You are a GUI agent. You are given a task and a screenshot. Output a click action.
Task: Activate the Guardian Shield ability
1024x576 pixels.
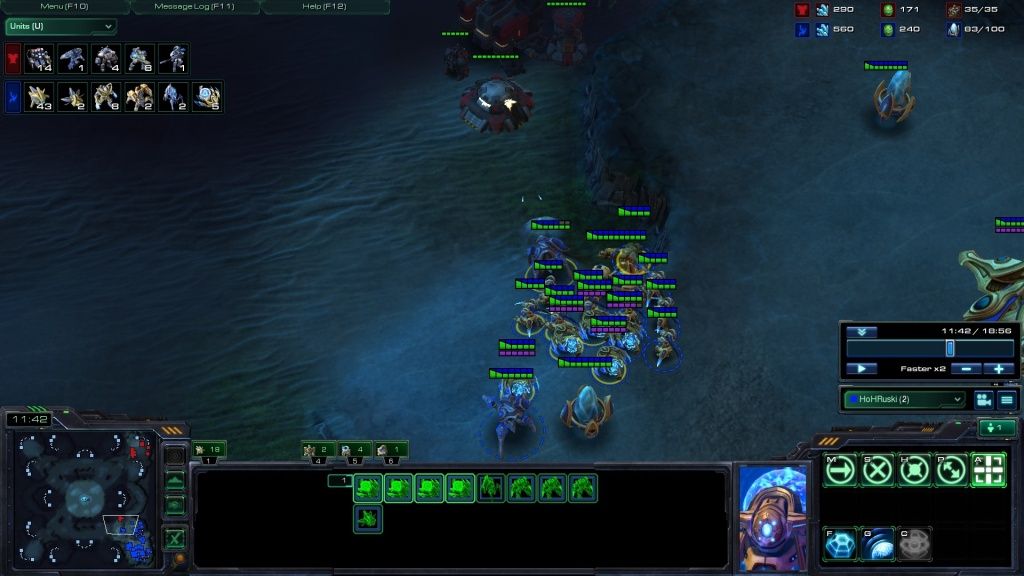click(877, 543)
